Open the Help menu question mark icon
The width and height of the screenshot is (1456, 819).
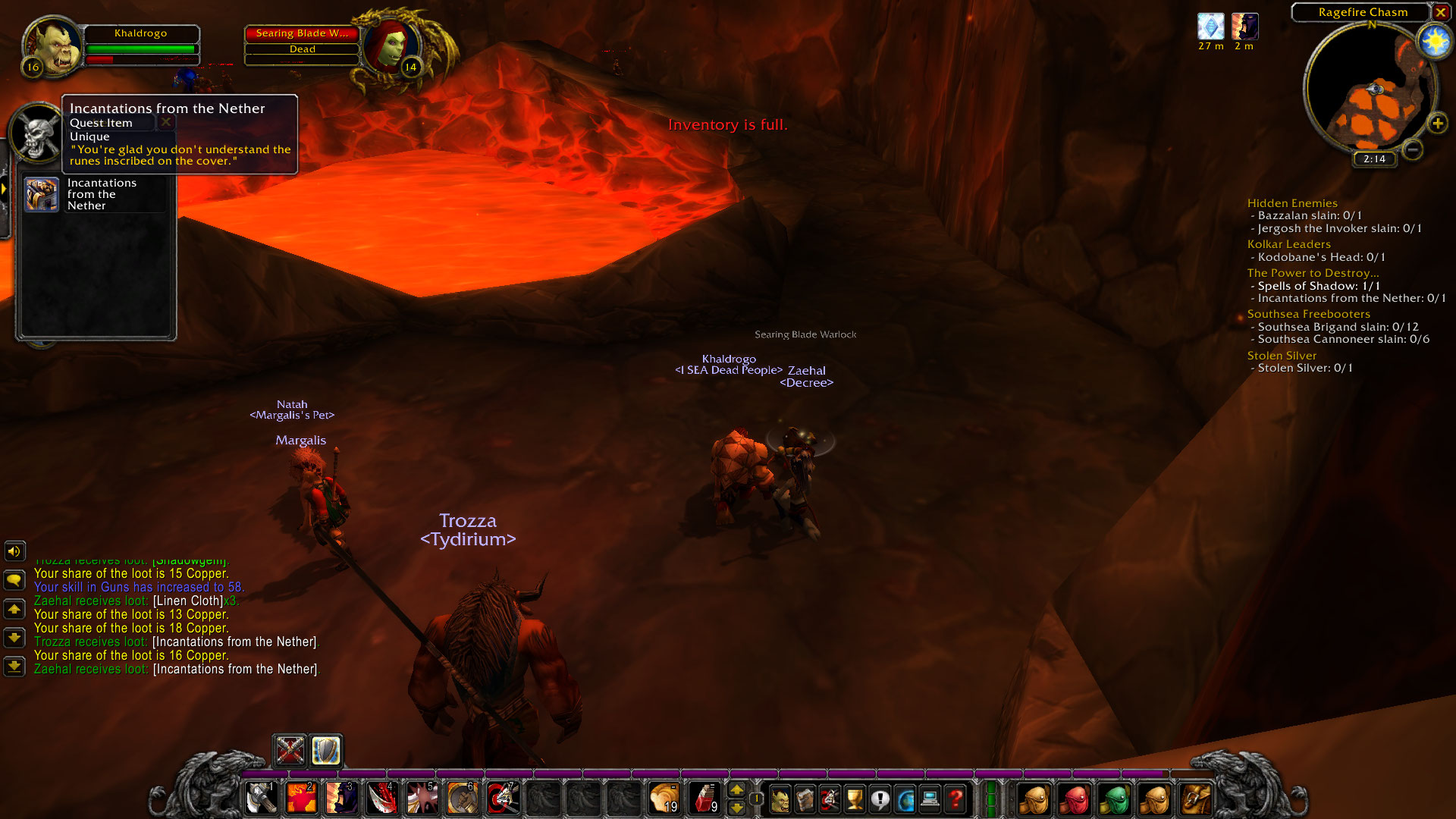955,798
